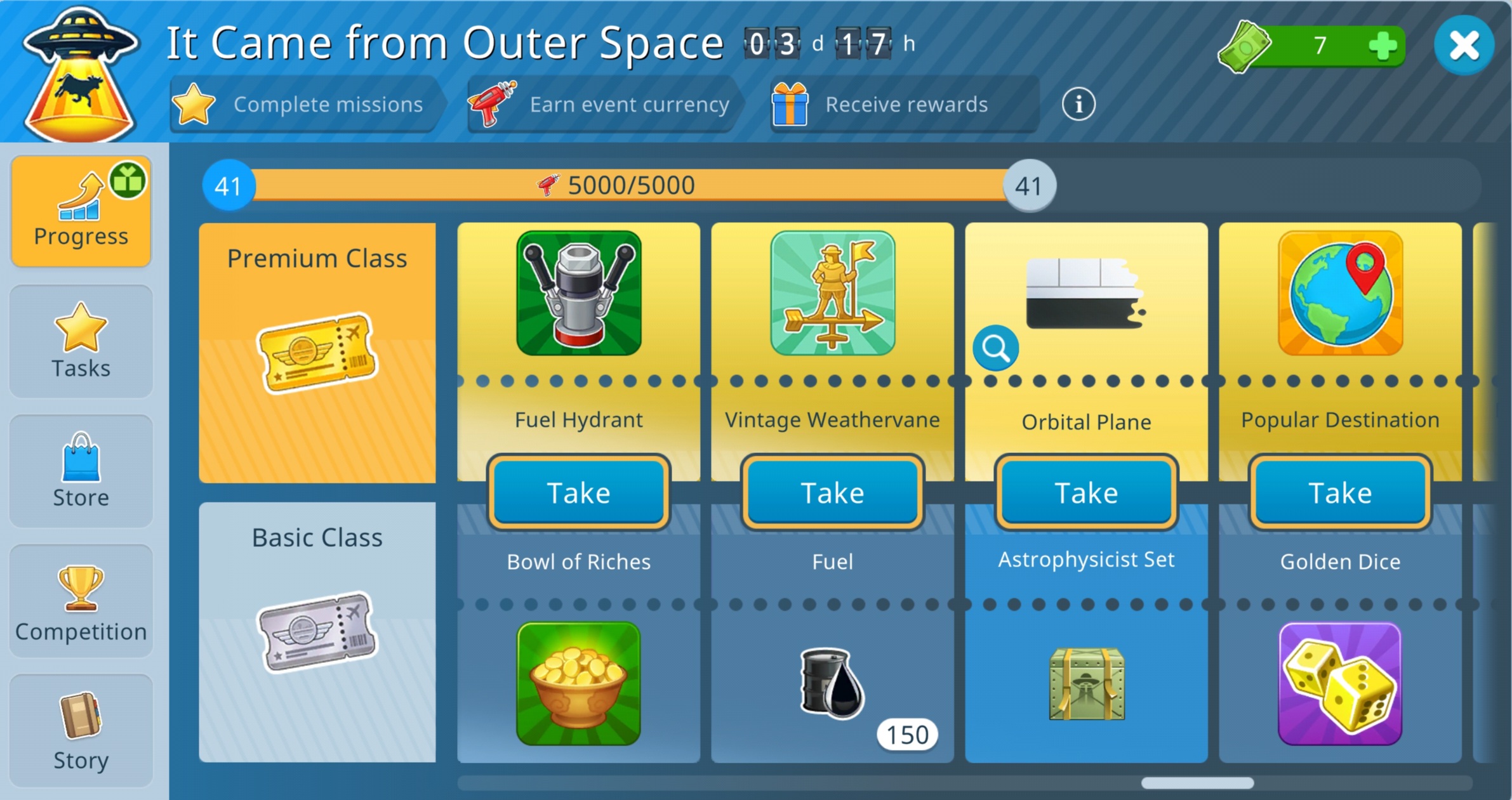Close the event window
Screen dimensions: 1512x800
coord(1464,46)
